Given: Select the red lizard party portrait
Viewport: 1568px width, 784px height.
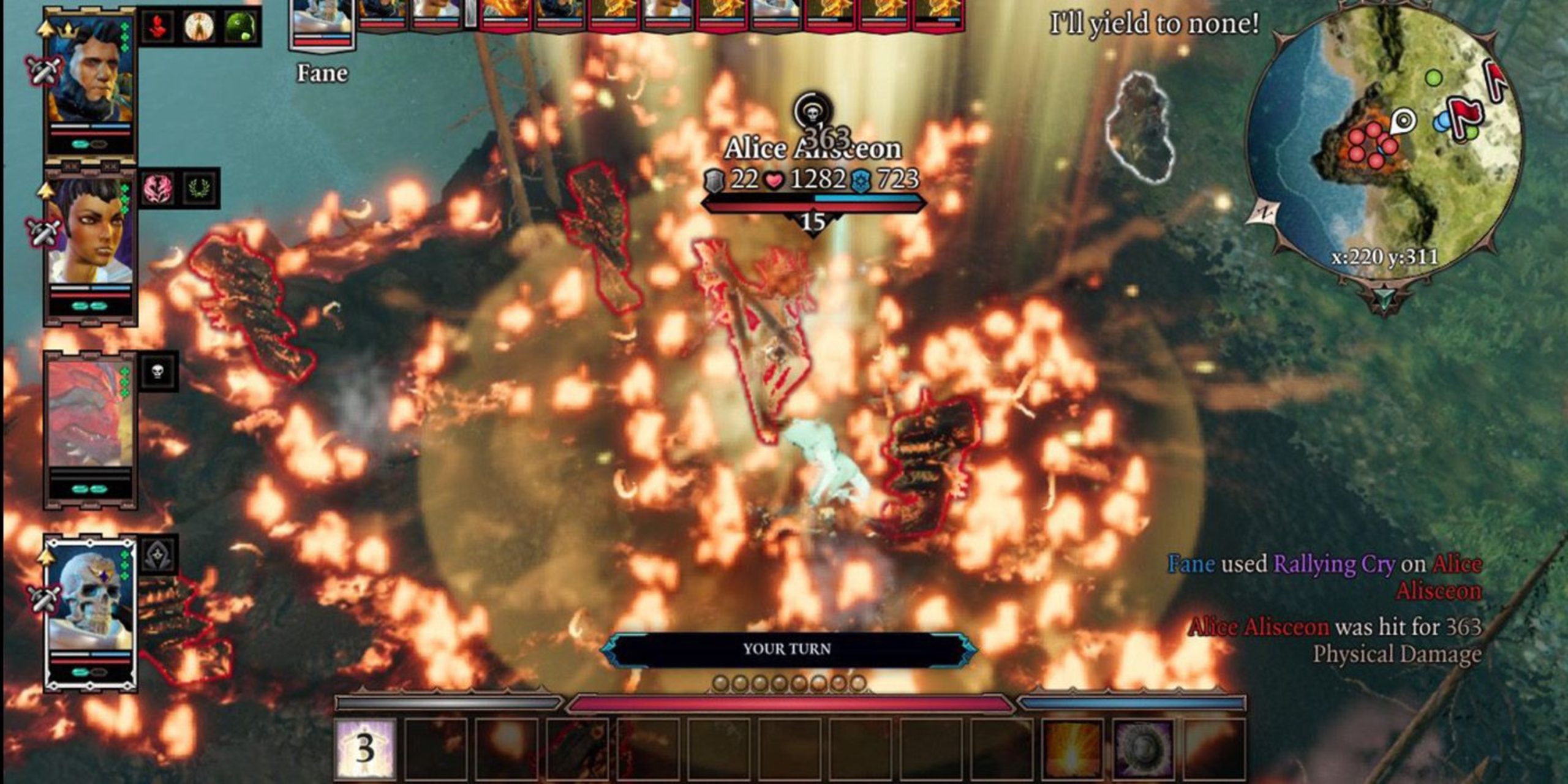Looking at the screenshot, I should tap(91, 413).
